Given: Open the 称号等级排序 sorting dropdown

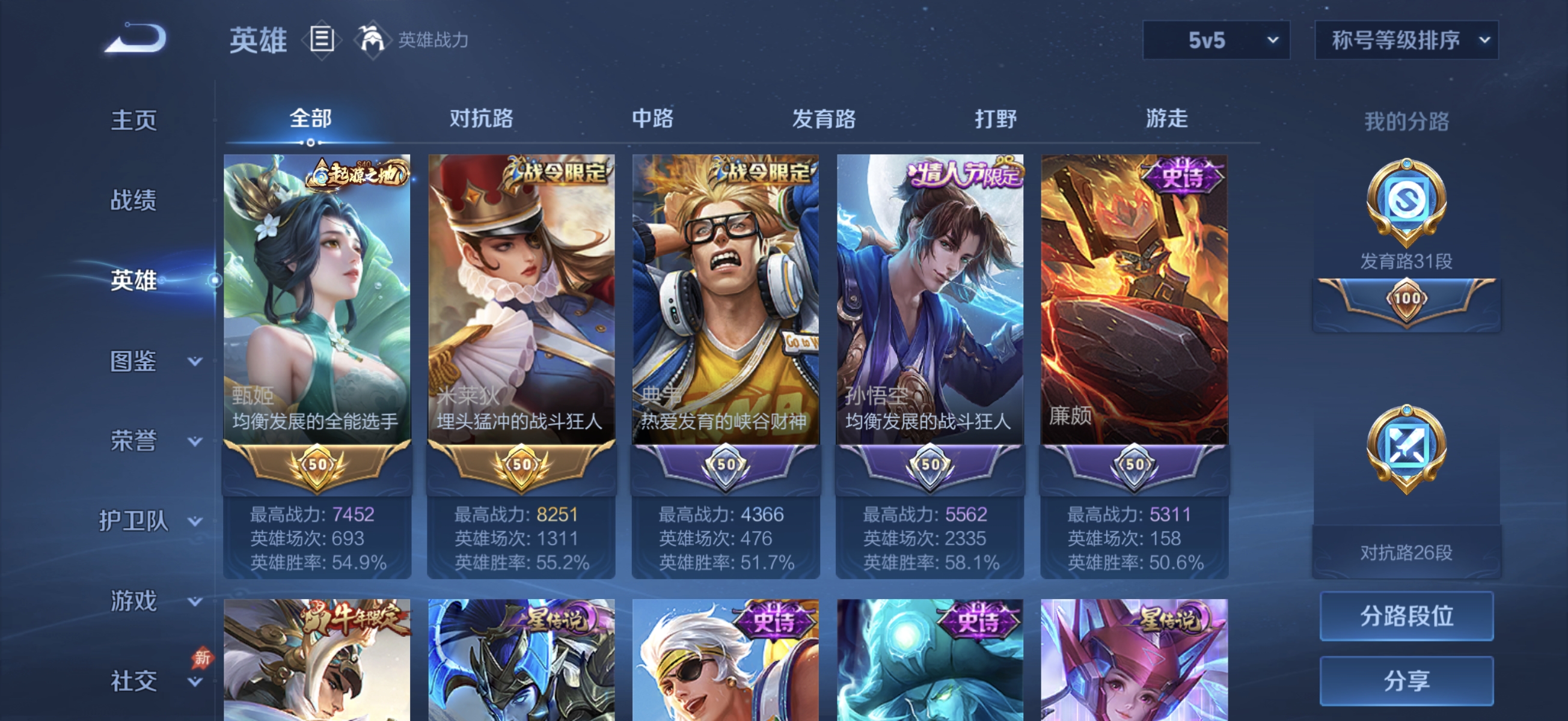Looking at the screenshot, I should 1406,41.
